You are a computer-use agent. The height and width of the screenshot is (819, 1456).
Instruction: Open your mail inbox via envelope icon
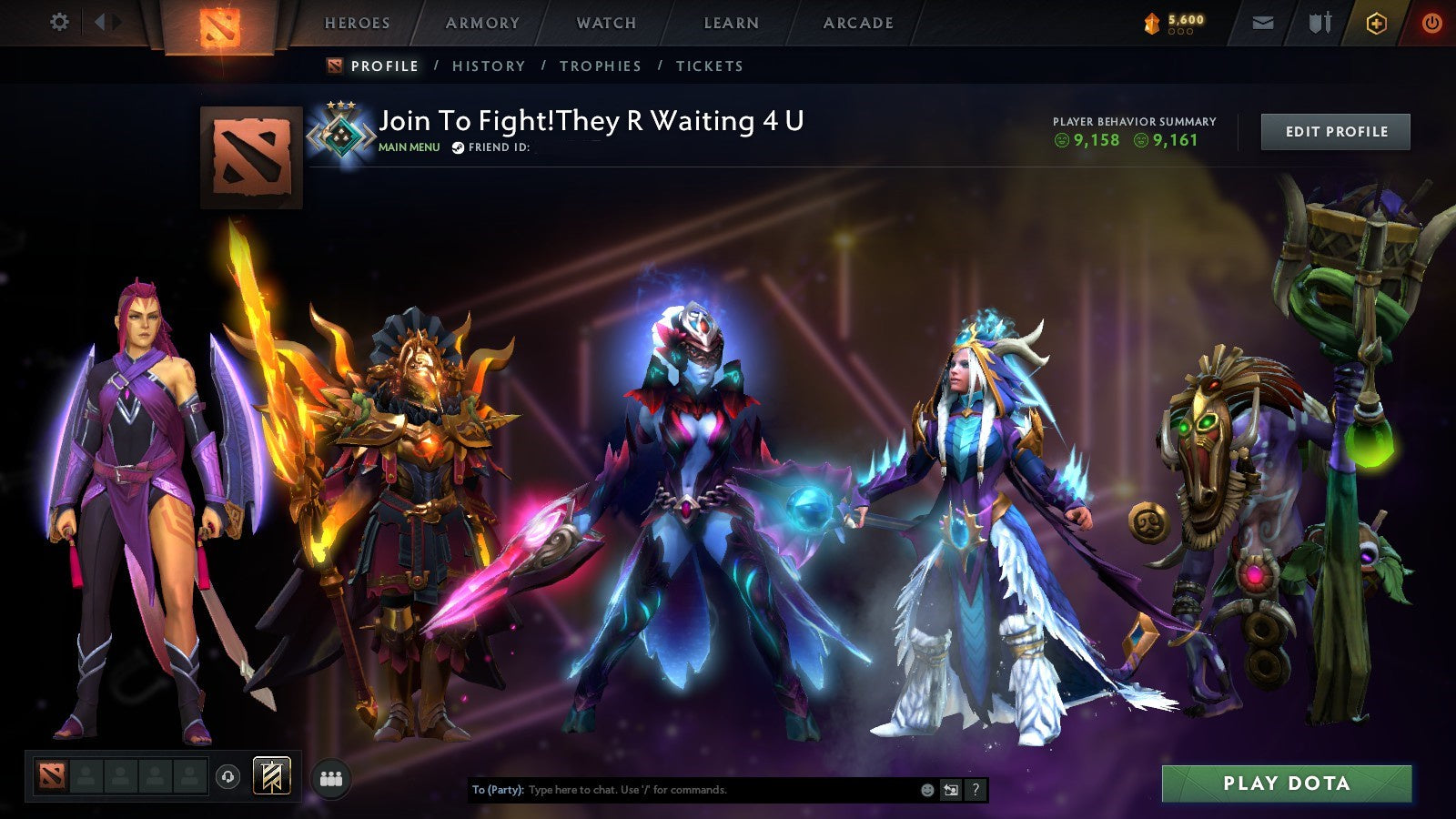[x=1263, y=22]
